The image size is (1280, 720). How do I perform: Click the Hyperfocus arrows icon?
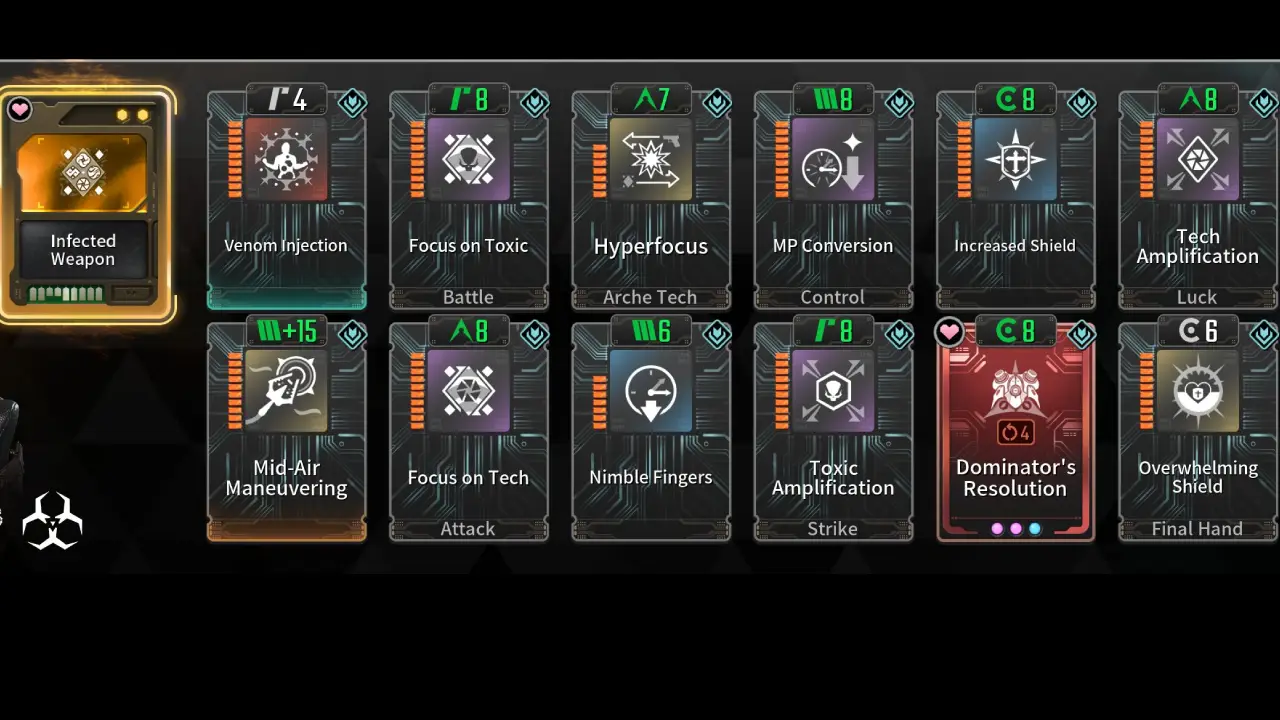click(650, 160)
